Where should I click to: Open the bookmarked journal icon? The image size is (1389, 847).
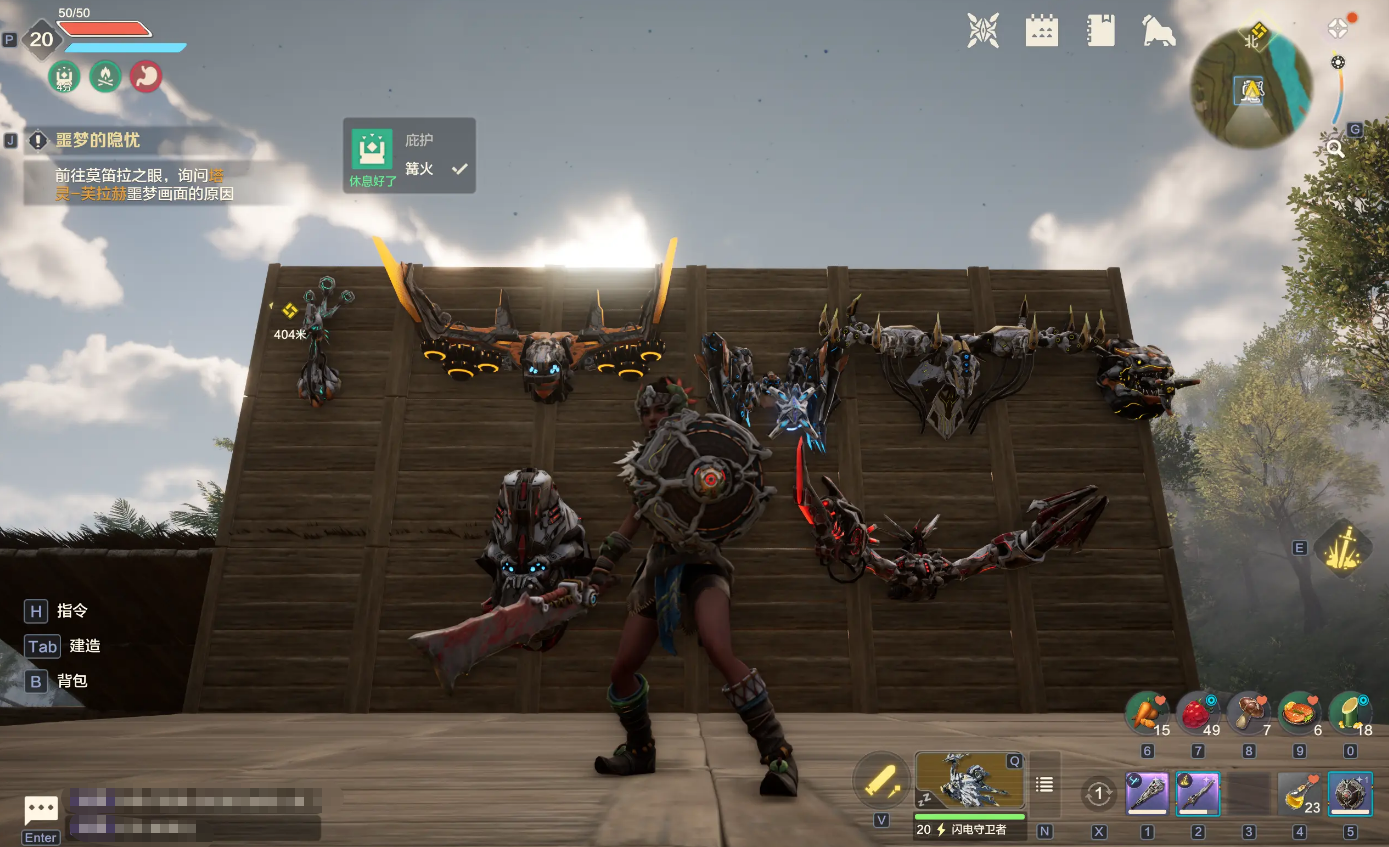tap(1100, 30)
